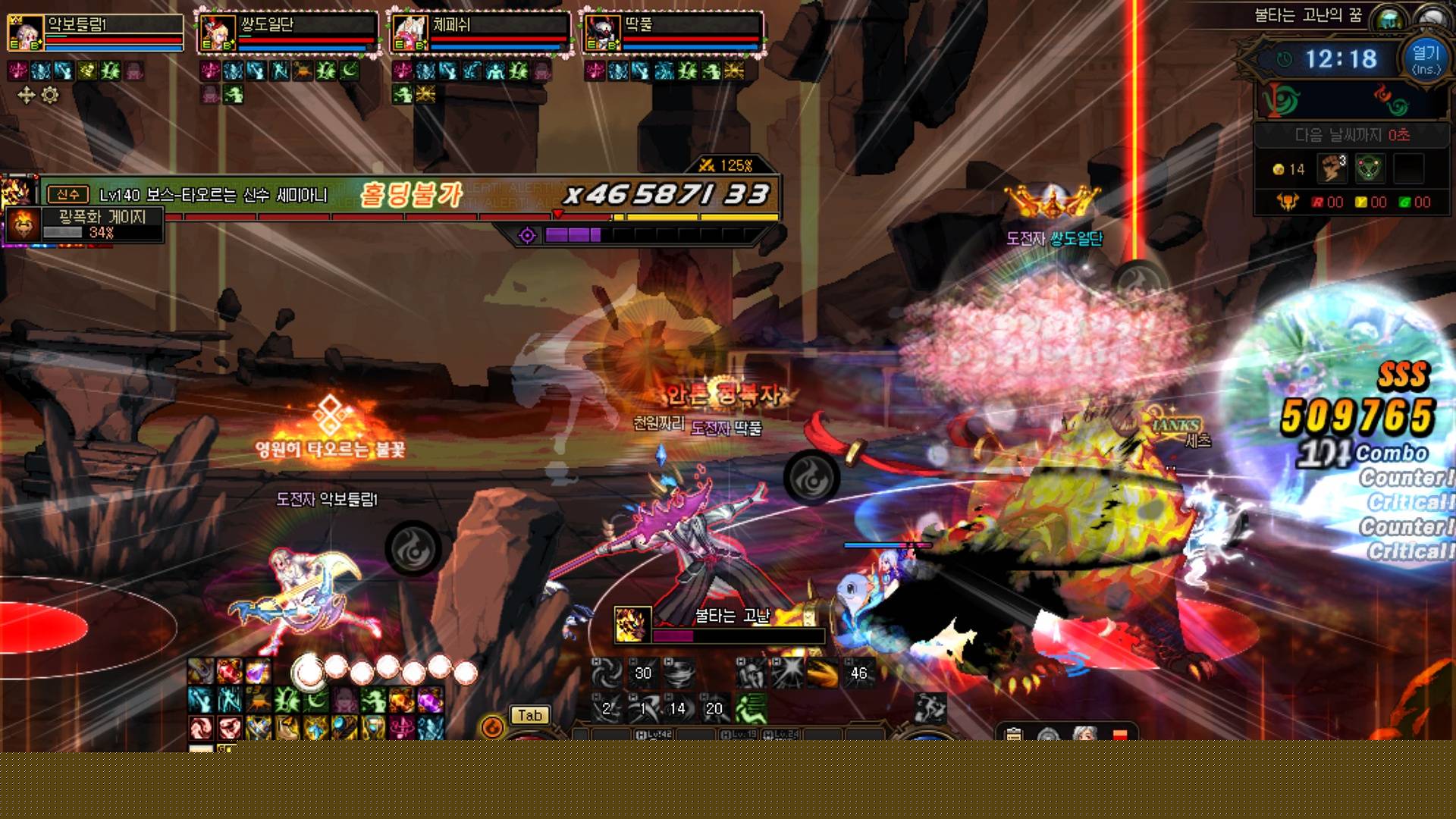Select the purple potion quick slot
This screenshot has width=1456, height=819.
point(257,671)
